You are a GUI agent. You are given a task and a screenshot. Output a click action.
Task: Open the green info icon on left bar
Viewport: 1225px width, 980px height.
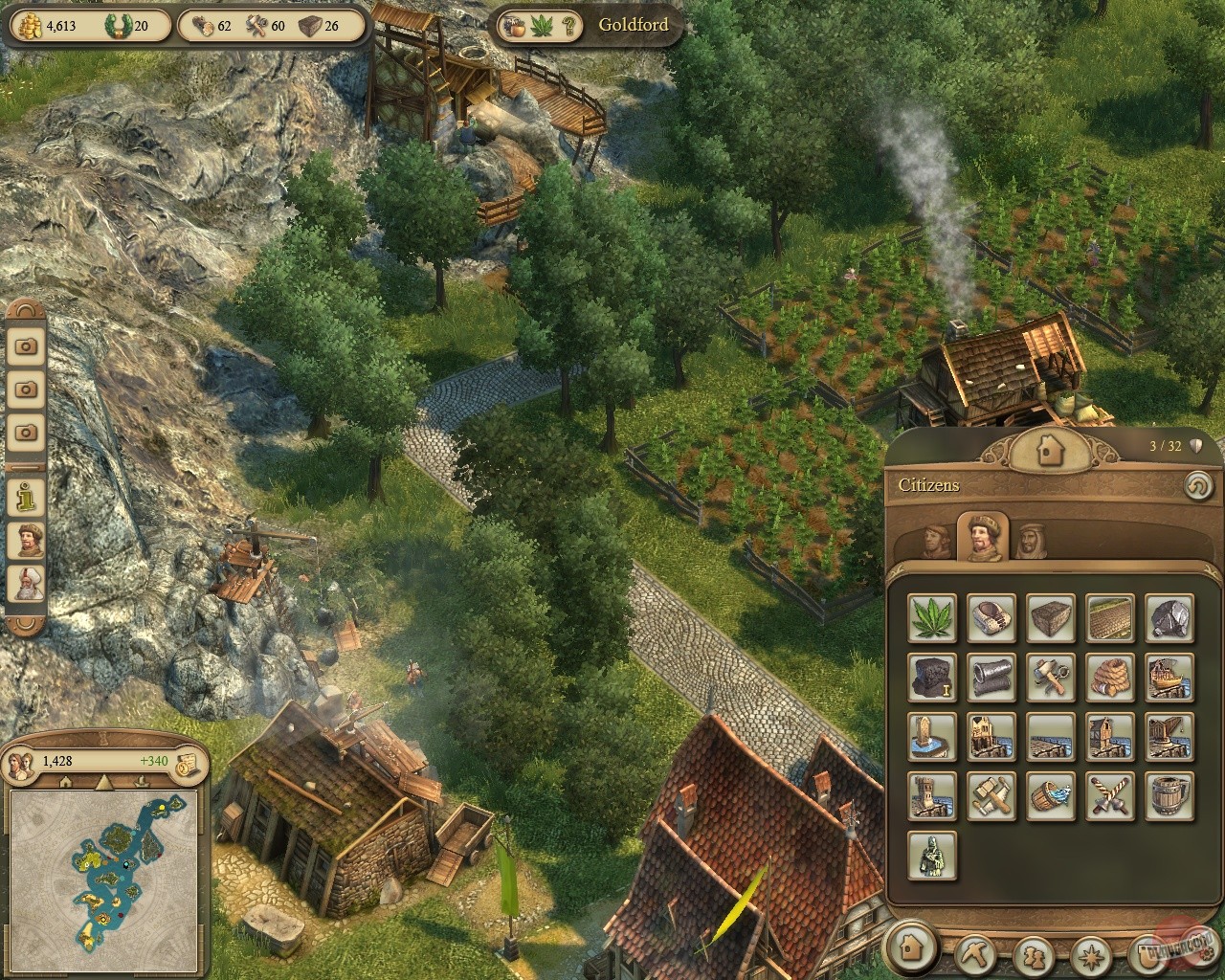(x=26, y=496)
